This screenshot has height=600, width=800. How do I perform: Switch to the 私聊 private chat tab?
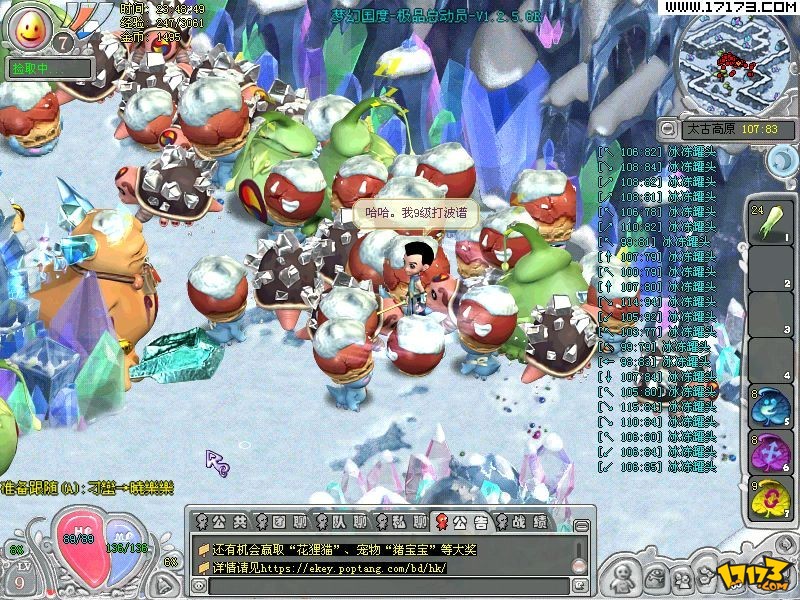(x=404, y=521)
